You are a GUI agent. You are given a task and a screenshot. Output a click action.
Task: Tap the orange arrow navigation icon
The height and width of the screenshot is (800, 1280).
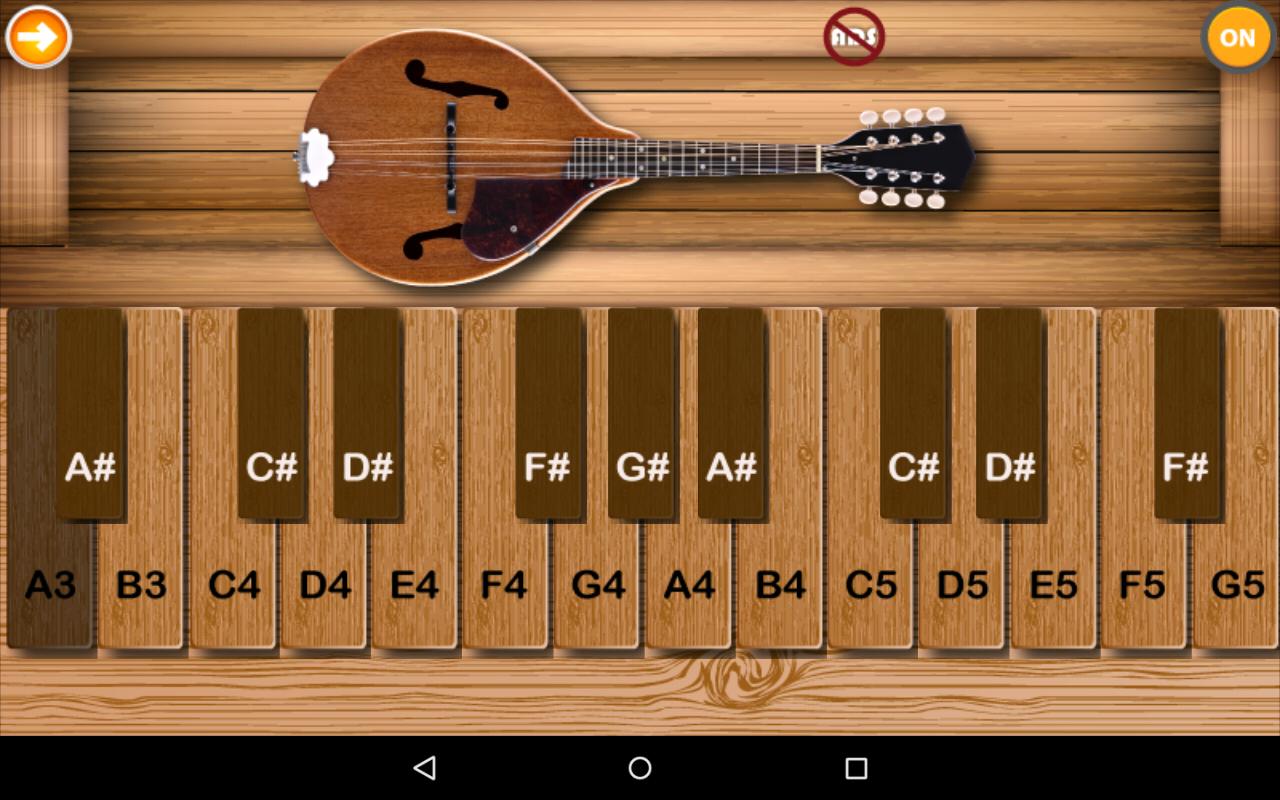pyautogui.click(x=37, y=37)
